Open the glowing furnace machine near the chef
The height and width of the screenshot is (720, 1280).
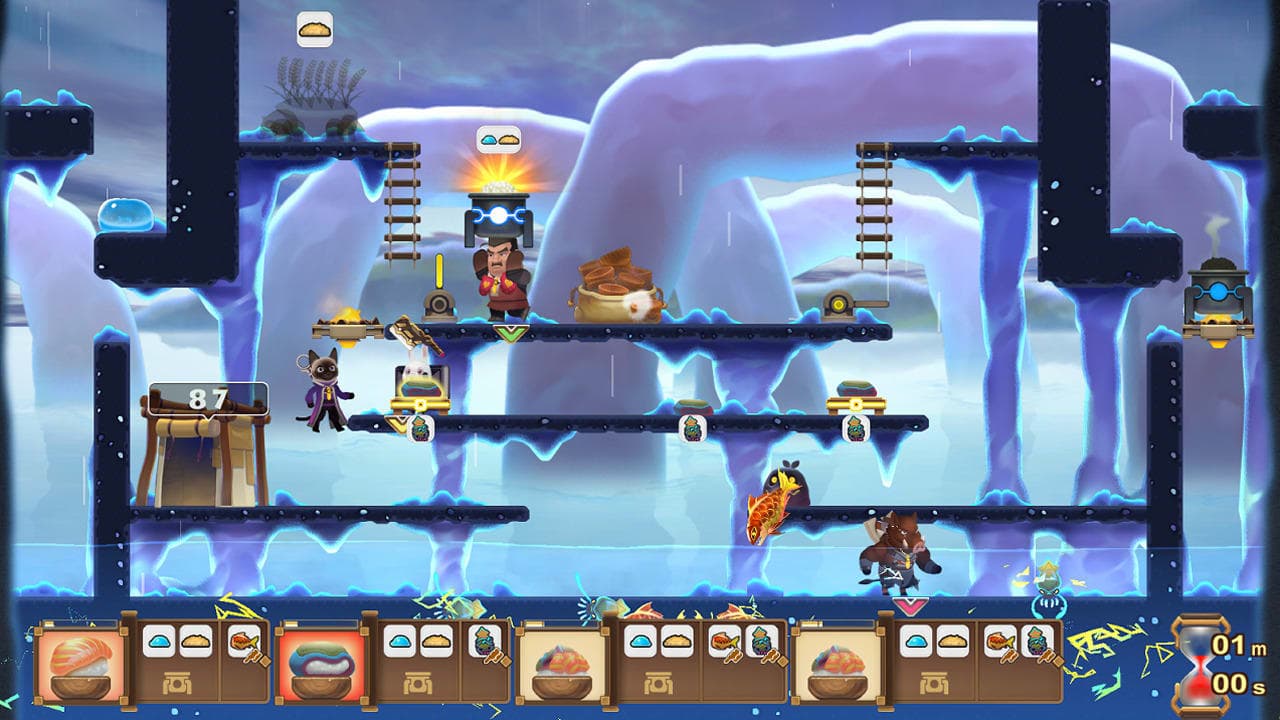point(498,215)
